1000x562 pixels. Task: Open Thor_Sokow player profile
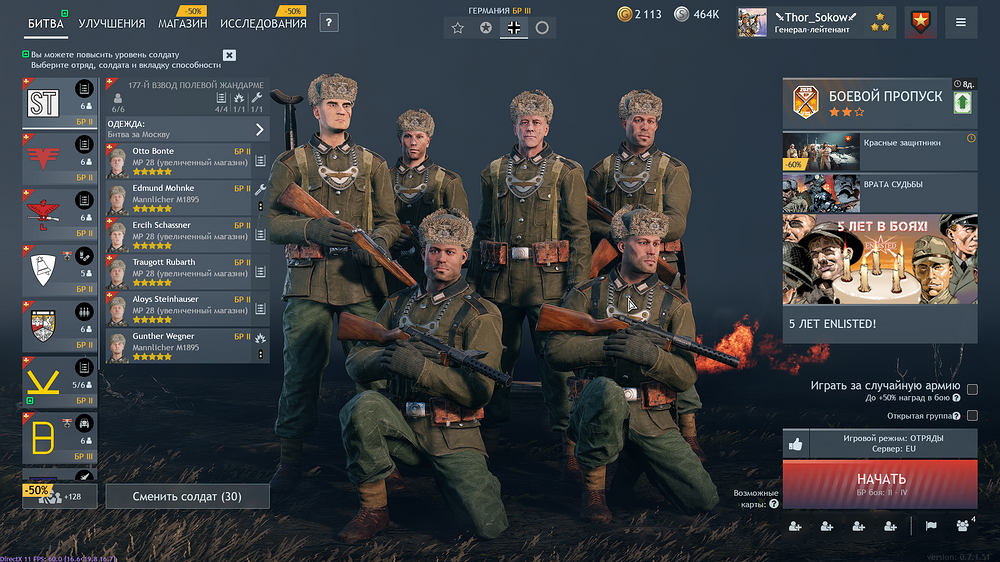[810, 22]
